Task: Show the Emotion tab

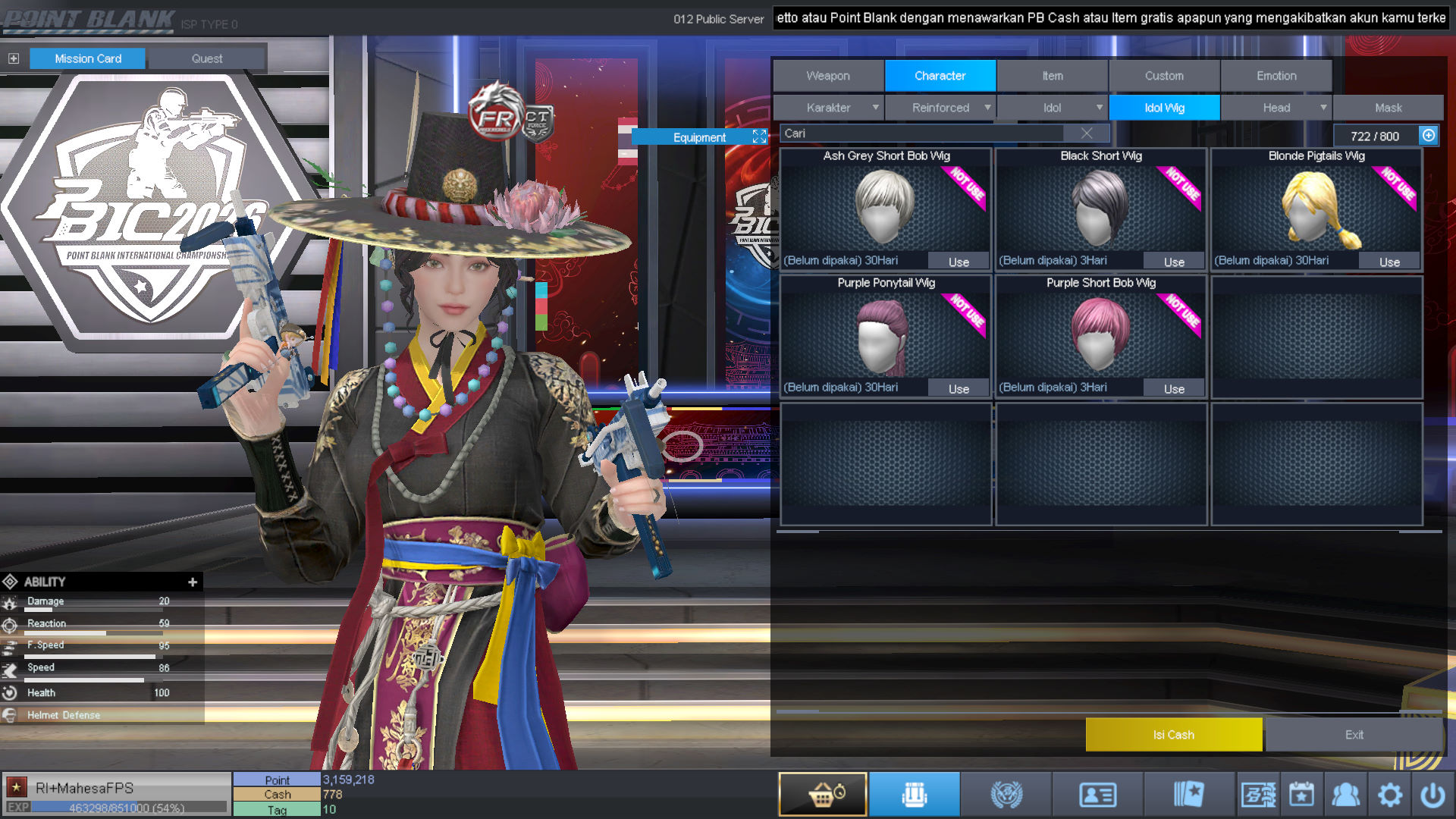Action: [1276, 76]
